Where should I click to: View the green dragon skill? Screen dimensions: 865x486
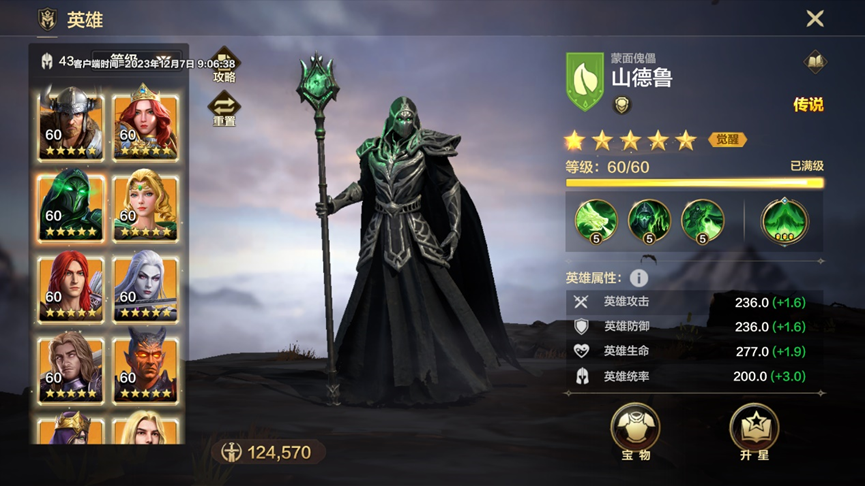(x=595, y=220)
